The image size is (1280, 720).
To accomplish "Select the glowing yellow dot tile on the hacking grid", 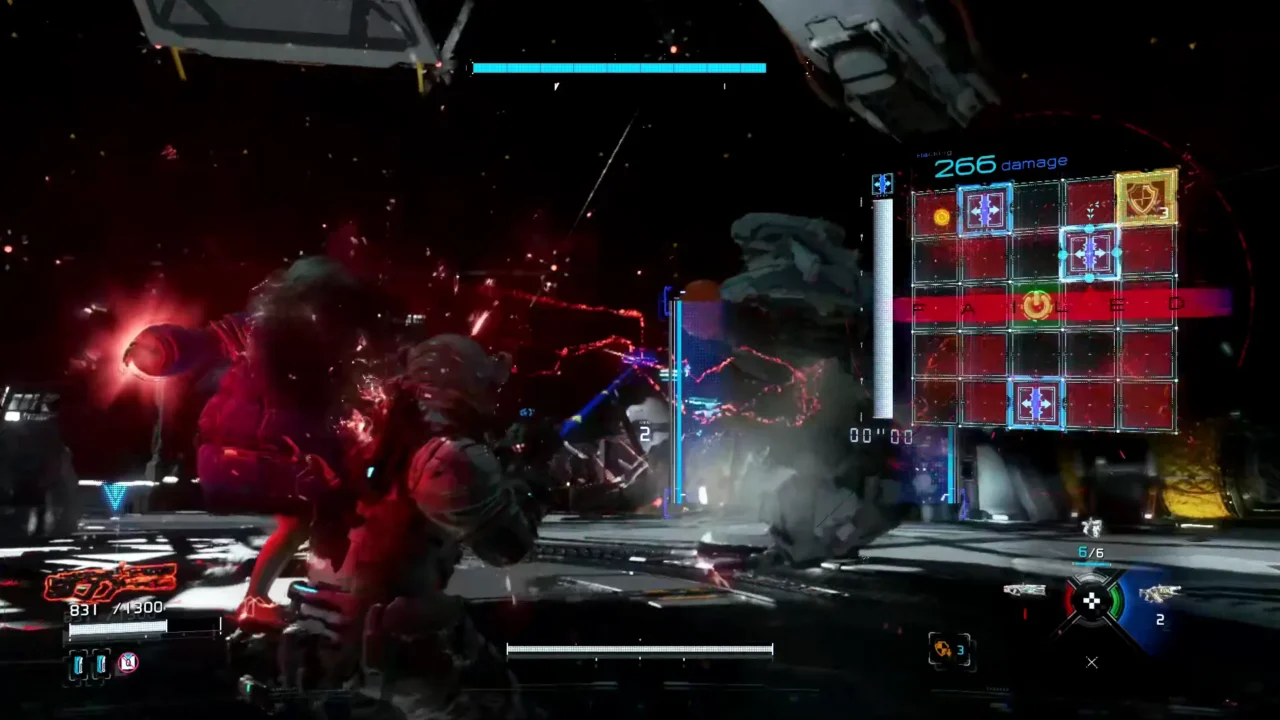I will point(941,216).
